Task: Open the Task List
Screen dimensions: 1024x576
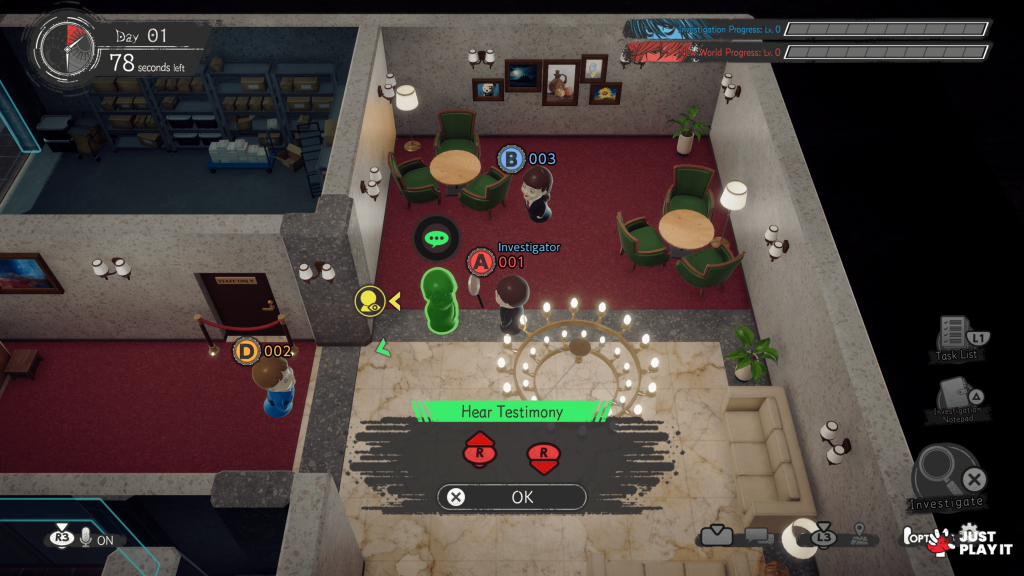Action: point(955,338)
